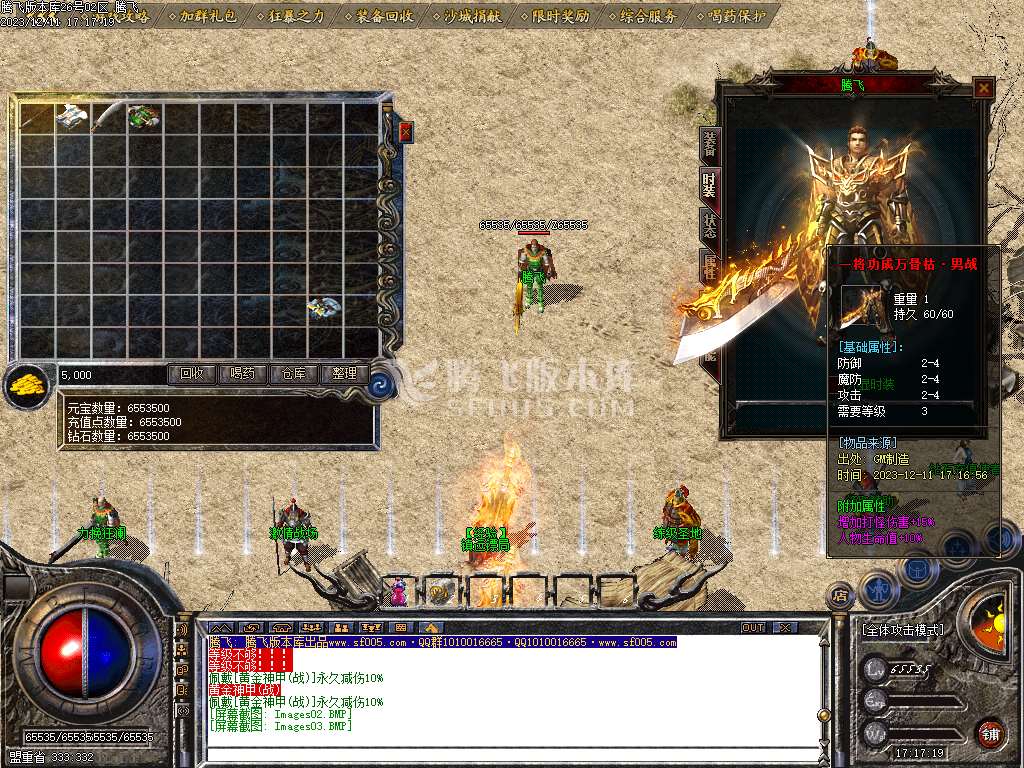Close the inventory bag window
The width and height of the screenshot is (1024, 768).
click(x=406, y=131)
